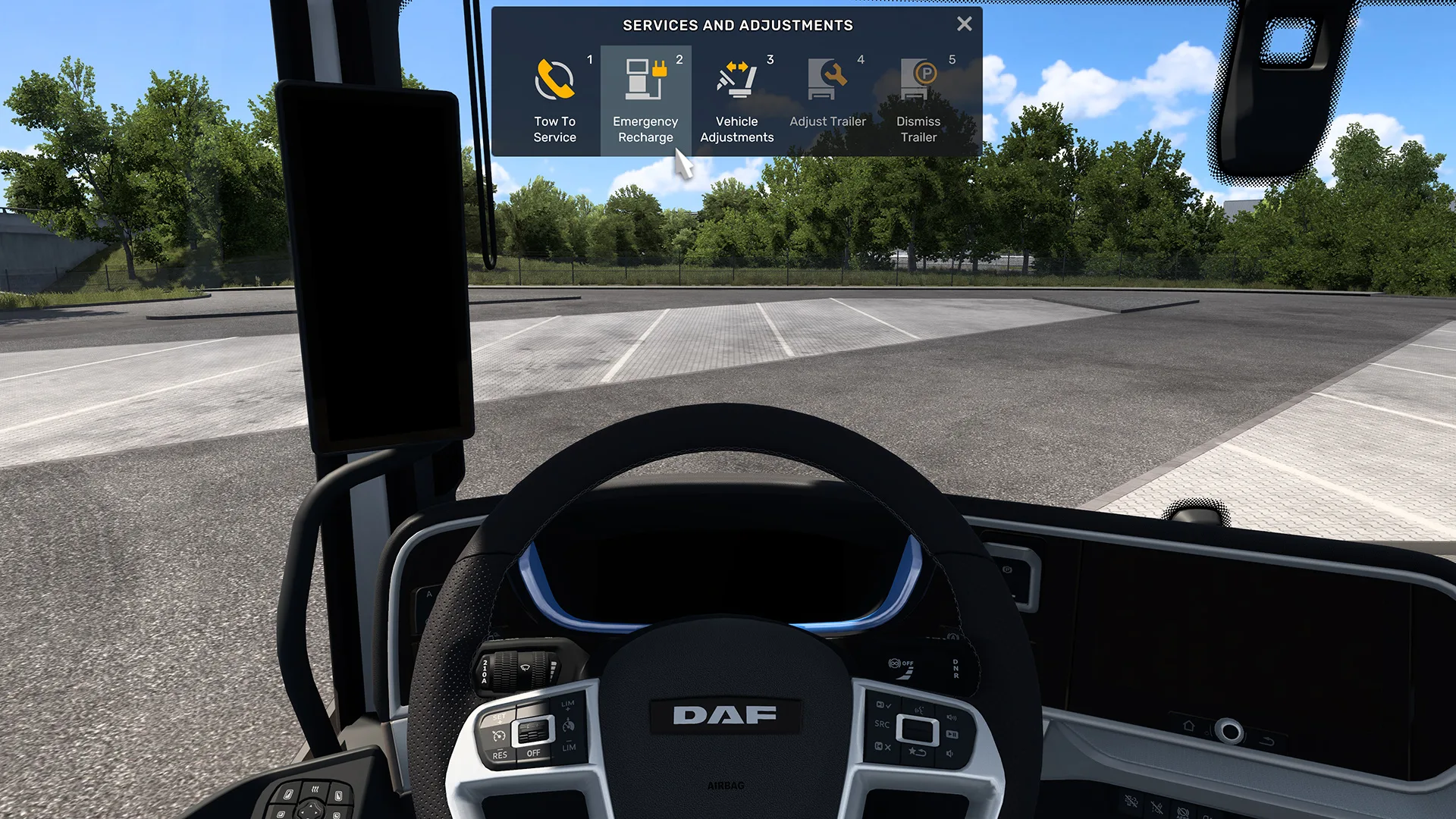Choose the Adjust Trailer option
The image size is (1456, 819).
[827, 100]
